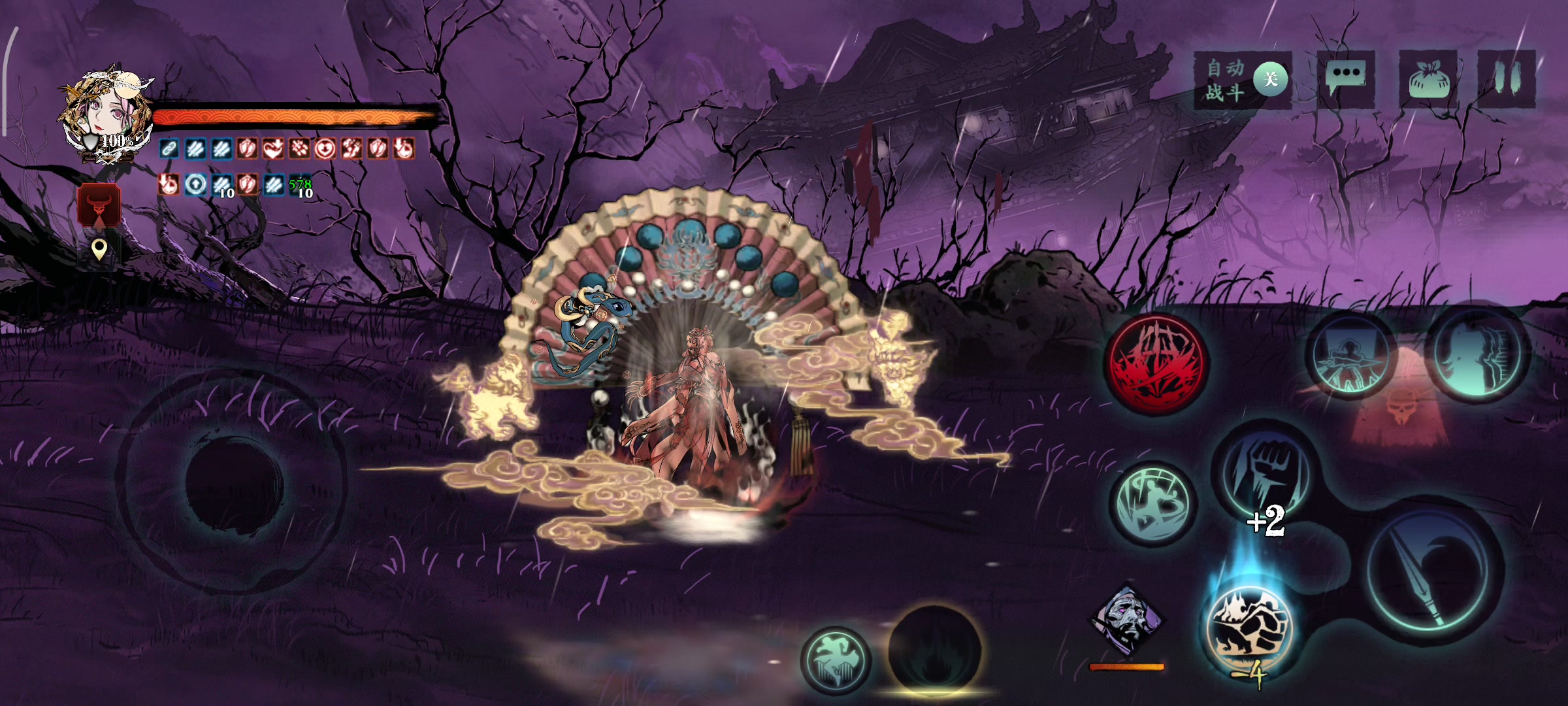This screenshot has width=1568, height=706.
Task: Toggle the 自动战斗 auto-battle switch
Action: (1269, 80)
